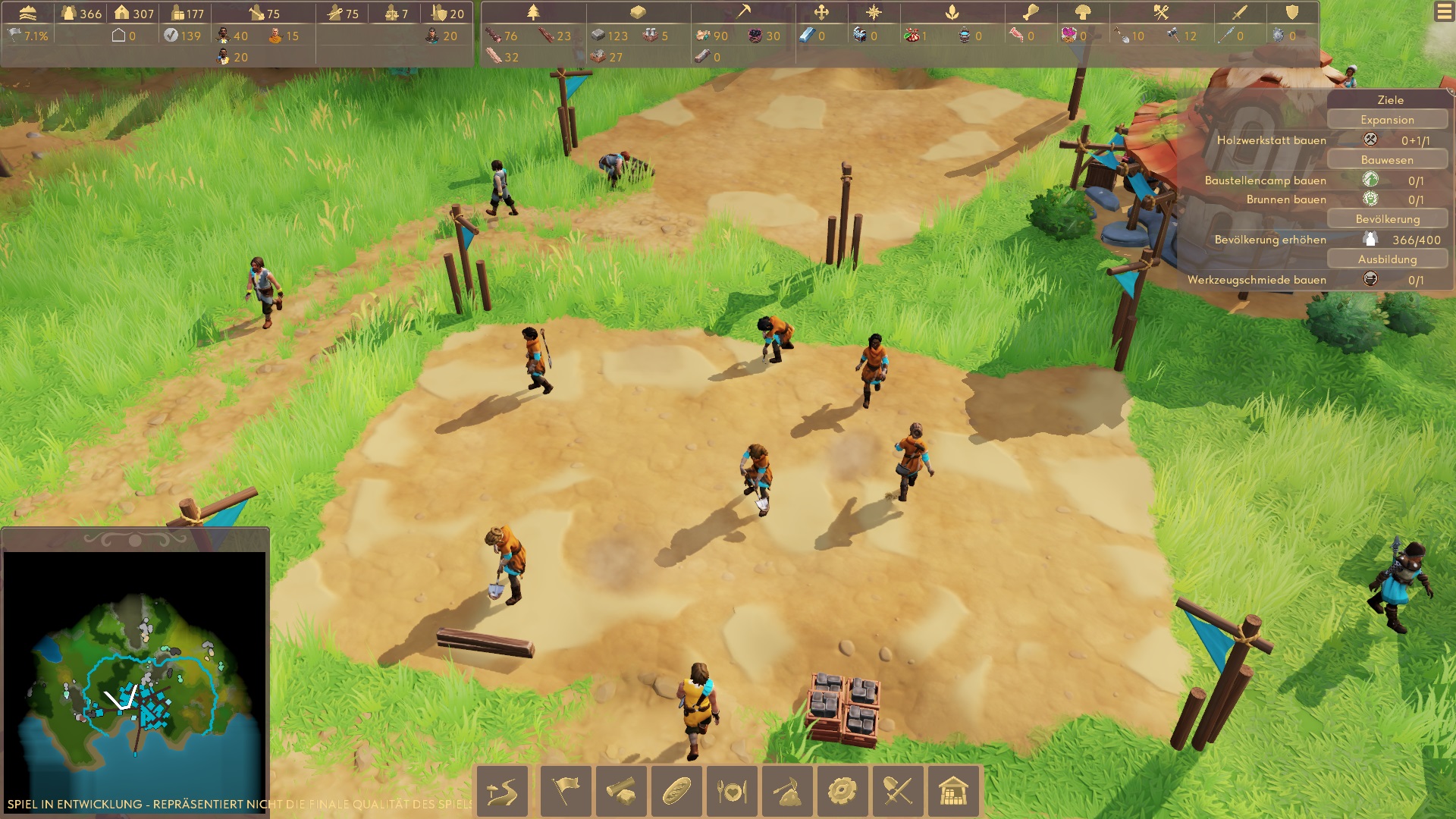The image size is (1456, 819).
Task: Click the Werkzeugschmiede bauen objective
Action: (x=1257, y=280)
